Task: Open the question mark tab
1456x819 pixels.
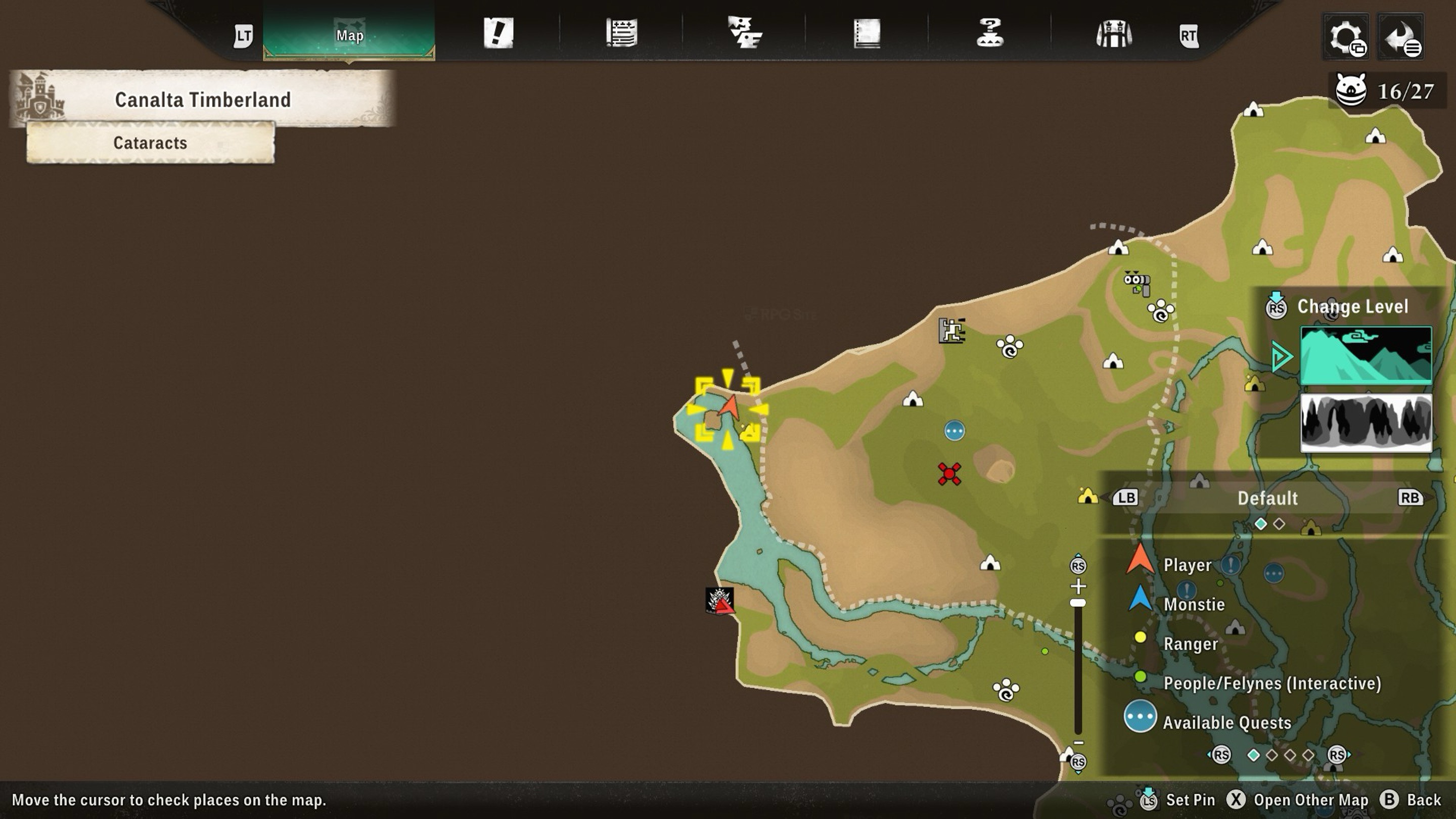Action: point(990,33)
